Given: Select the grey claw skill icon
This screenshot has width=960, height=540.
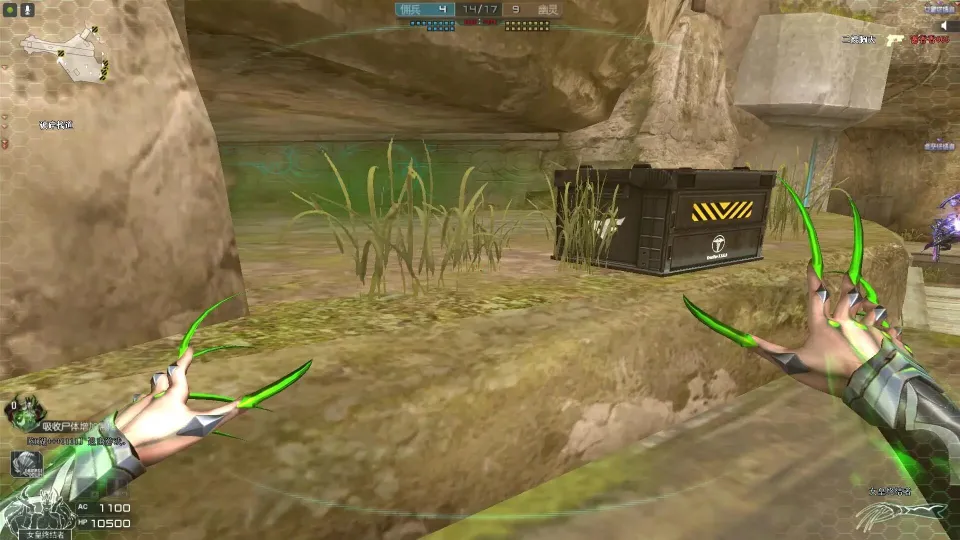Looking at the screenshot, I should pos(24,464).
